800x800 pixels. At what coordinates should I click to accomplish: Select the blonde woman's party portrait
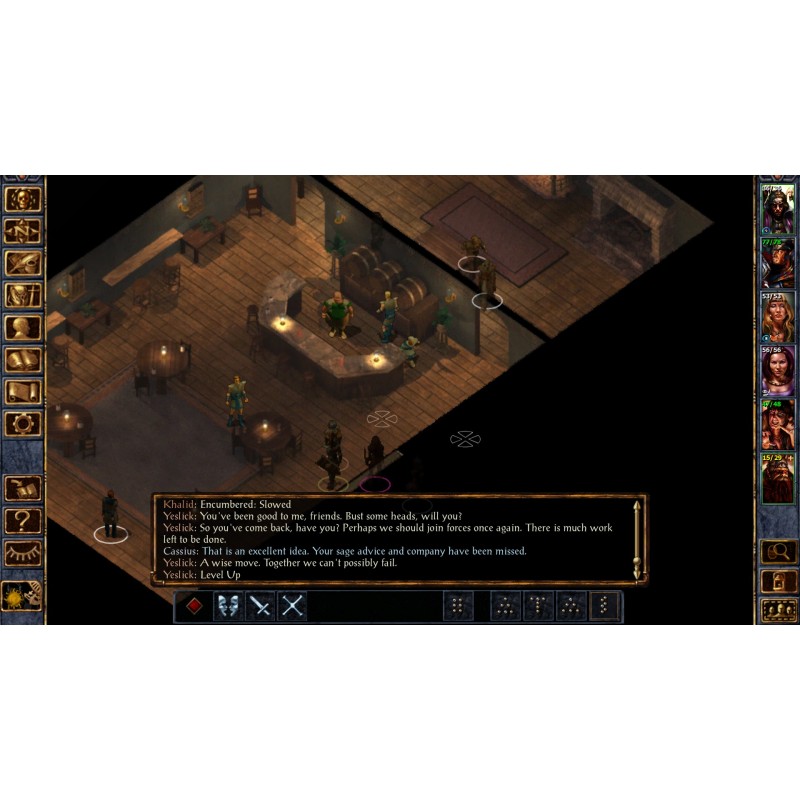(777, 316)
